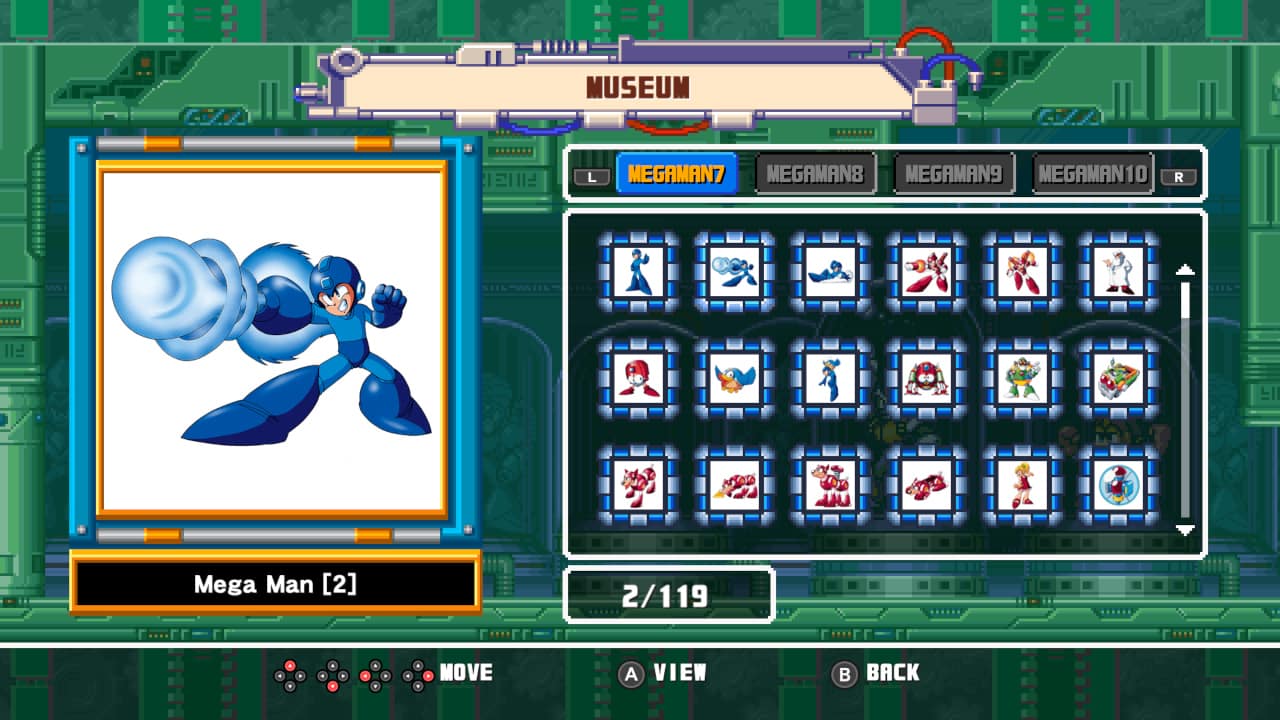Click the scrollbar down arrow
1280x720 pixels.
tap(1186, 527)
